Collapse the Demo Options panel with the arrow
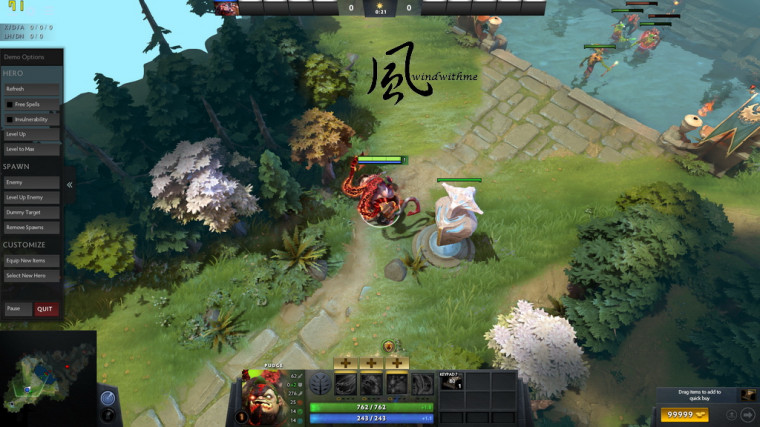760x427 pixels. 69,185
